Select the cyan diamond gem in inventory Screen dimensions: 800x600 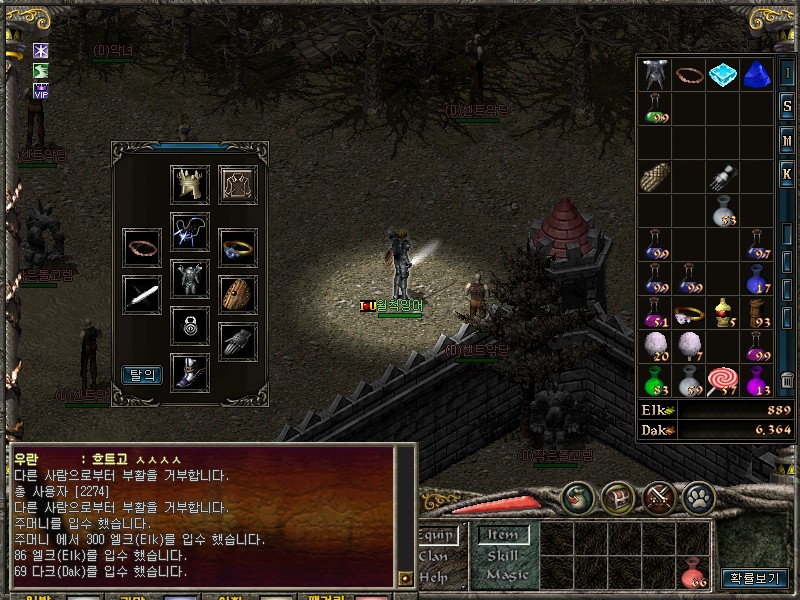tap(722, 75)
